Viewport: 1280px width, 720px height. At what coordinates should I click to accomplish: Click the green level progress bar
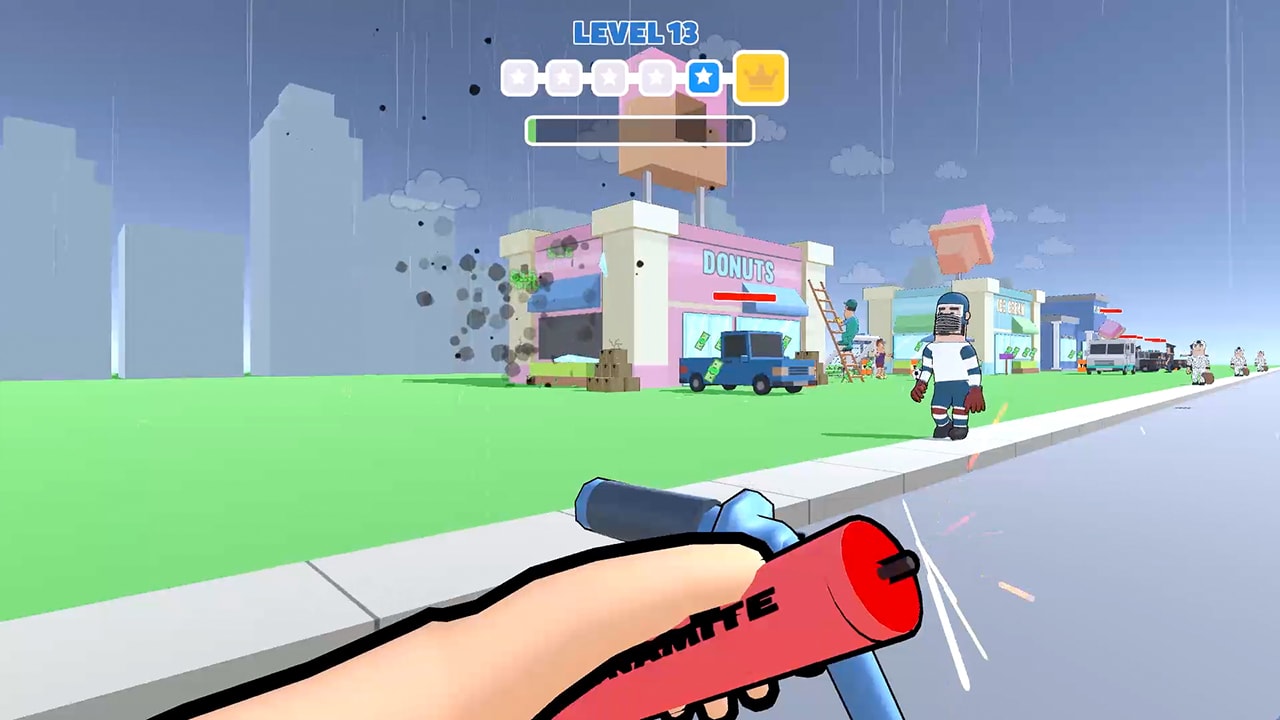pos(640,130)
